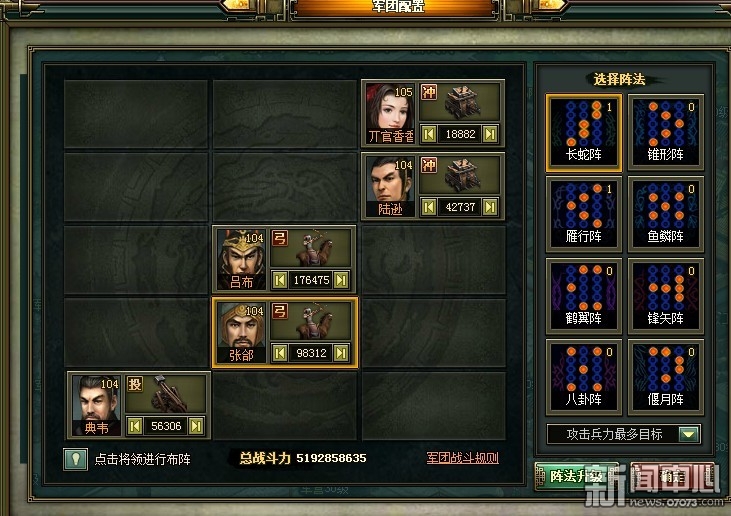
Task: Choose the 鹤翼阵 formation
Action: (x=584, y=296)
